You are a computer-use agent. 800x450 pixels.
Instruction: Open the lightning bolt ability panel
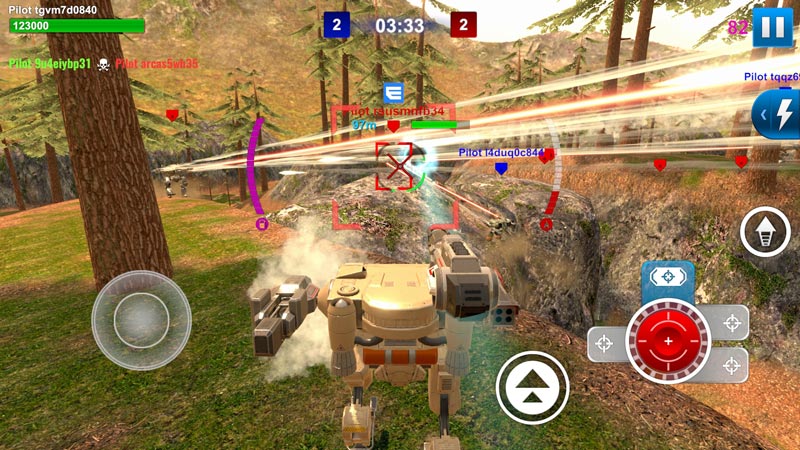778,114
